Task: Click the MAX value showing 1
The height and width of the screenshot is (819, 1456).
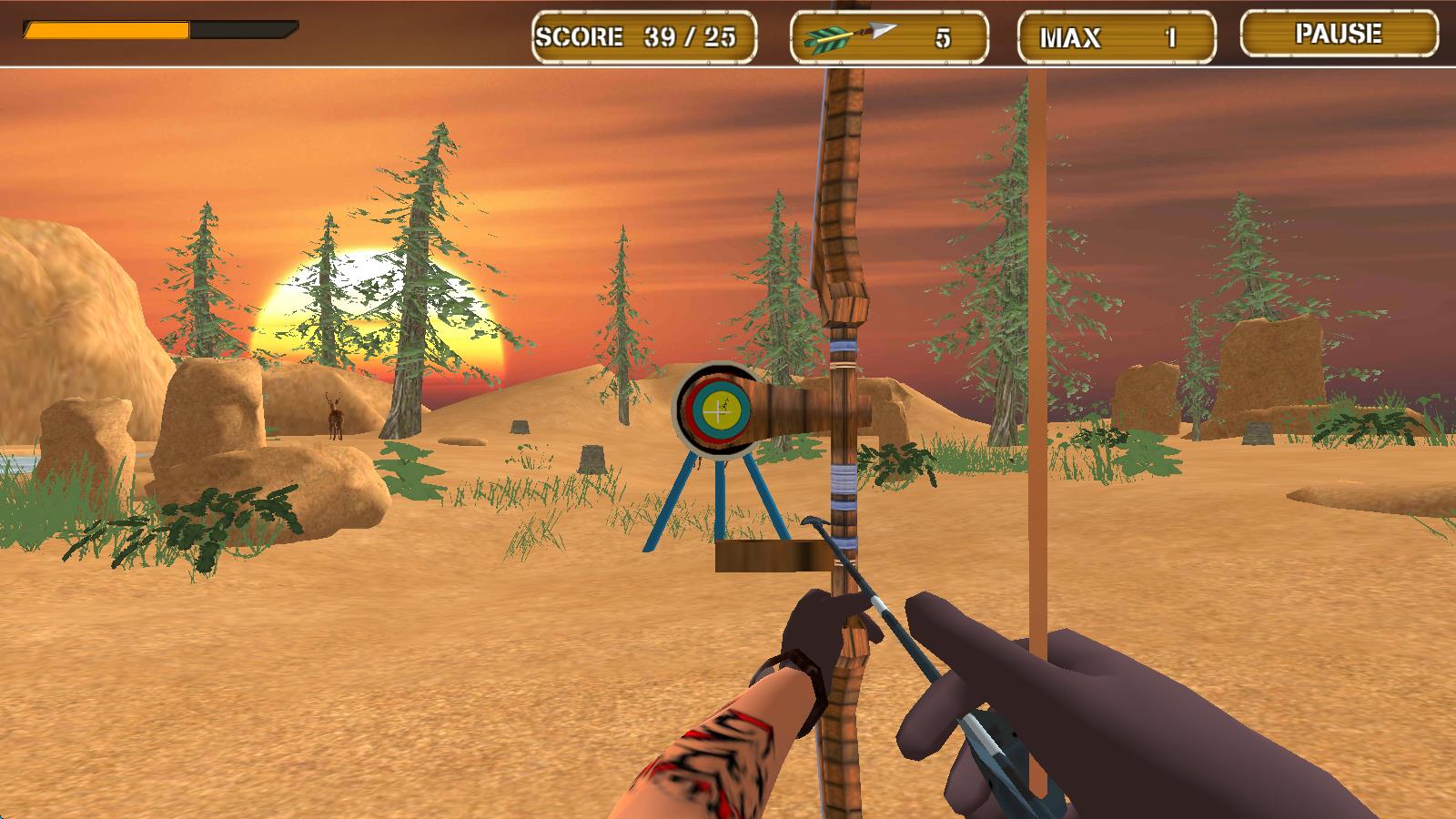Action: (1171, 36)
